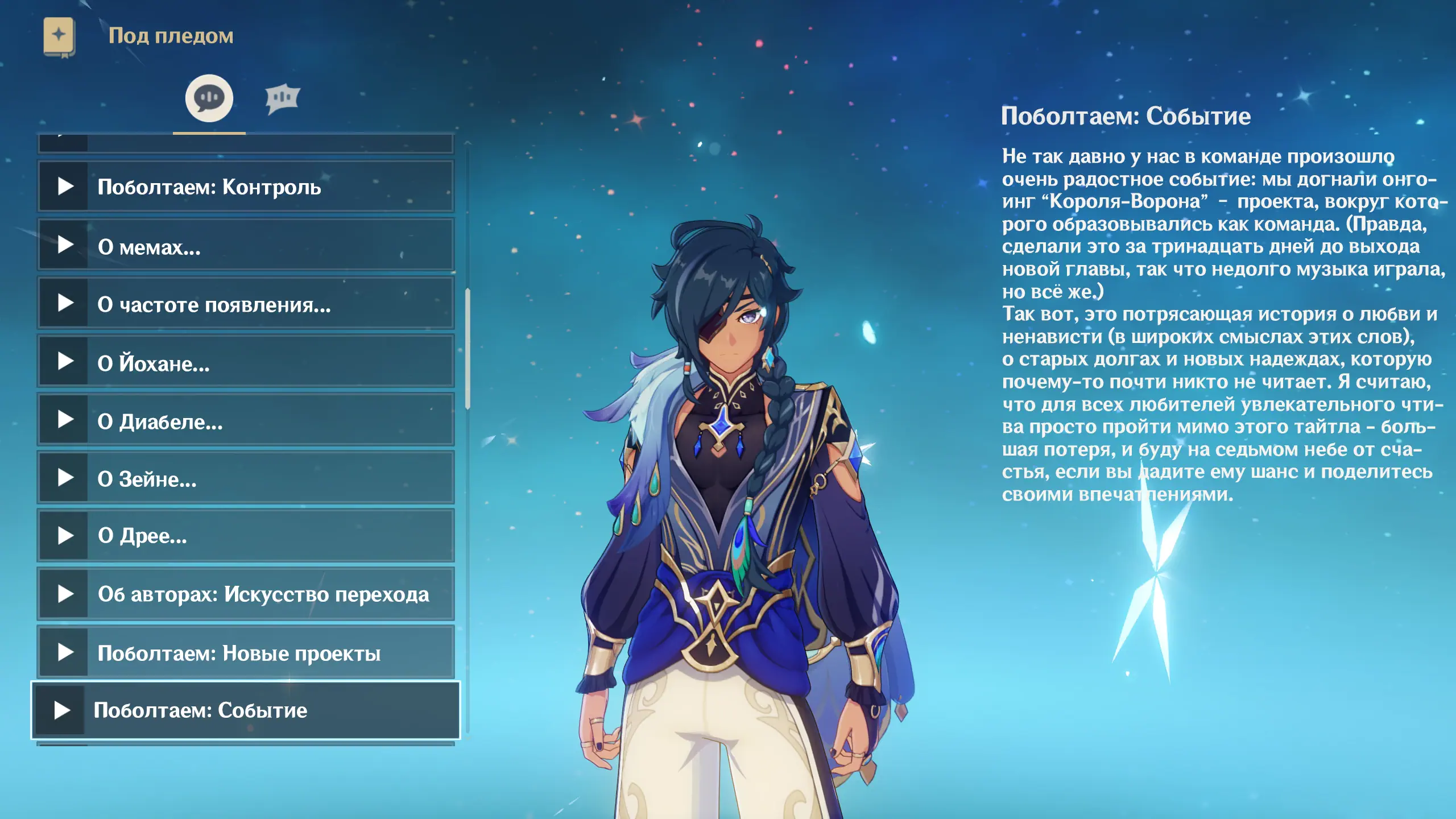The height and width of the screenshot is (819, 1456).
Task: Select «Об авторах: Искусство перехода»
Action: [246, 594]
